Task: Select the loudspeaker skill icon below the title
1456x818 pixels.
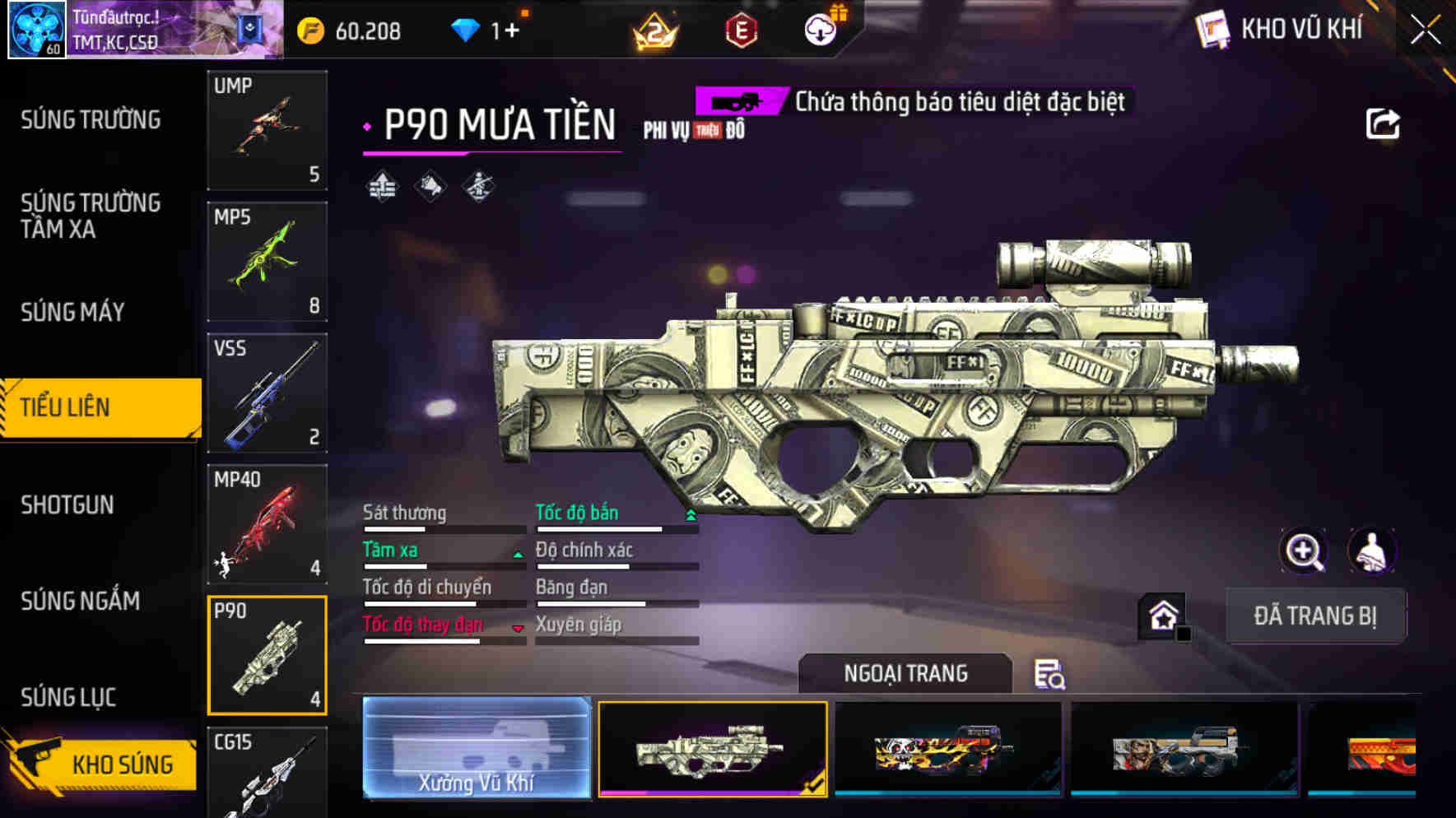Action: point(429,186)
